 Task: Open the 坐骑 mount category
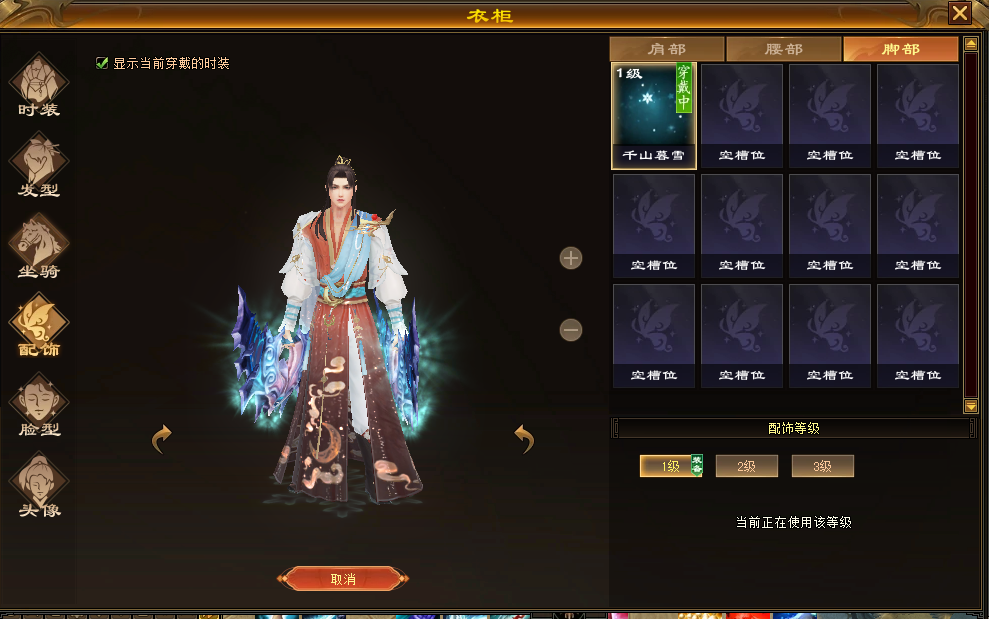click(39, 246)
